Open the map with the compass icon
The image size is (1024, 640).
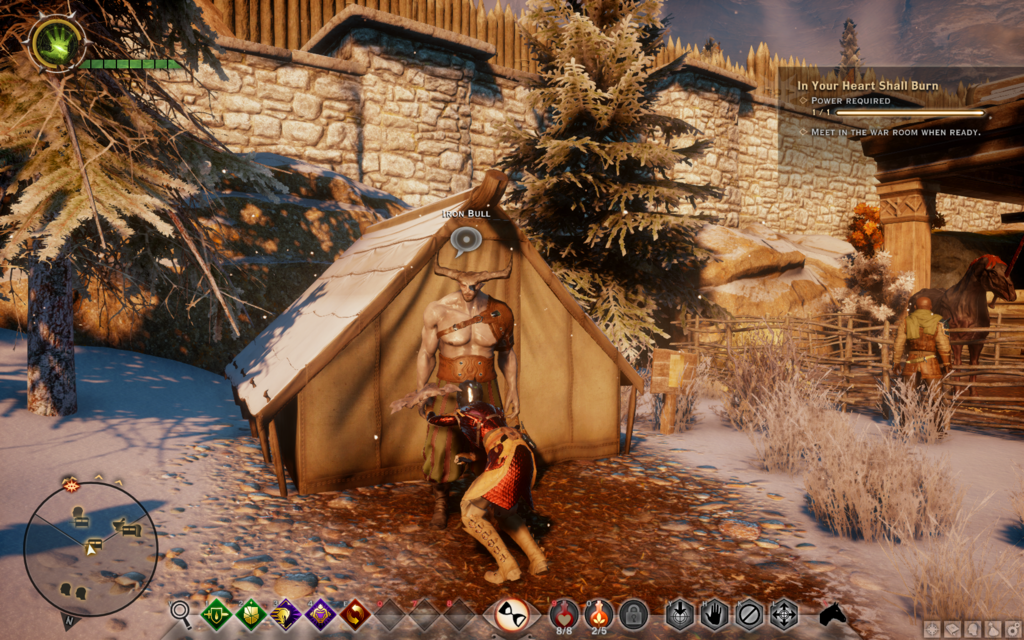(932, 629)
